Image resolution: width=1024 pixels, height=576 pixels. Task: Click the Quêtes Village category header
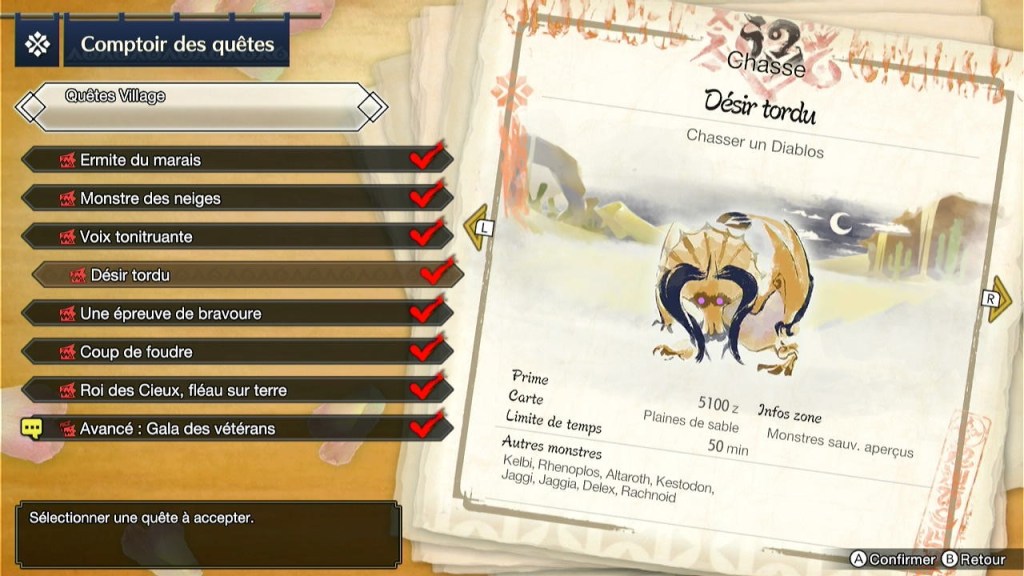pos(200,101)
